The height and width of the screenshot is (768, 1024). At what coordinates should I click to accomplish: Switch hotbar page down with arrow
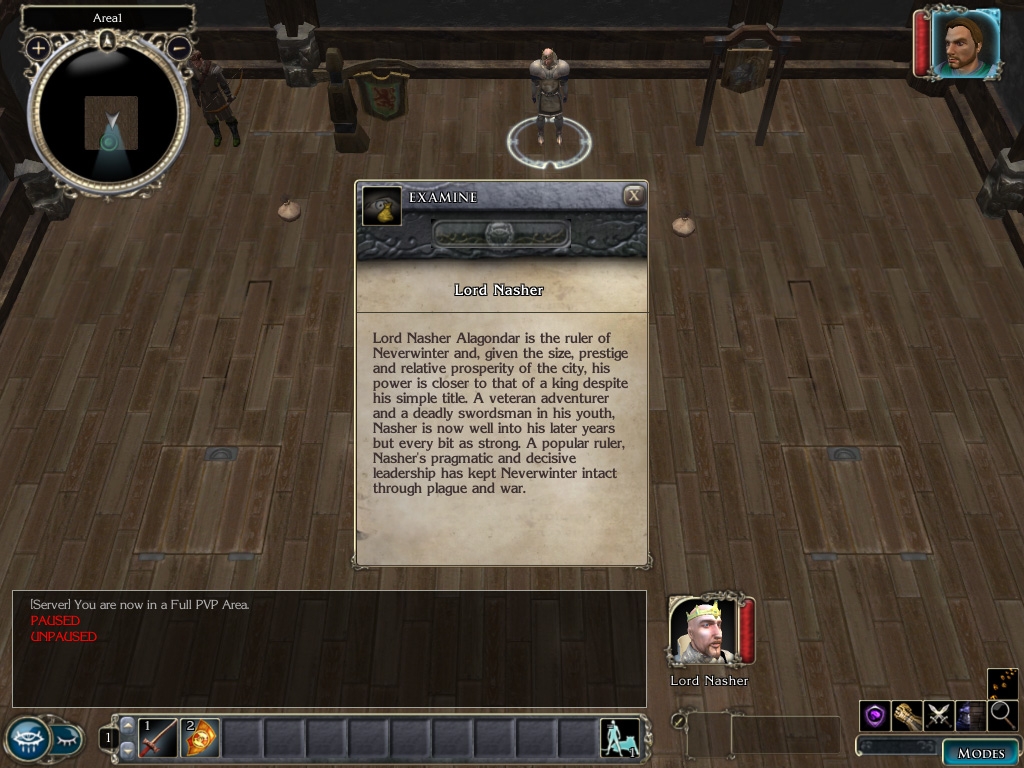[x=127, y=750]
